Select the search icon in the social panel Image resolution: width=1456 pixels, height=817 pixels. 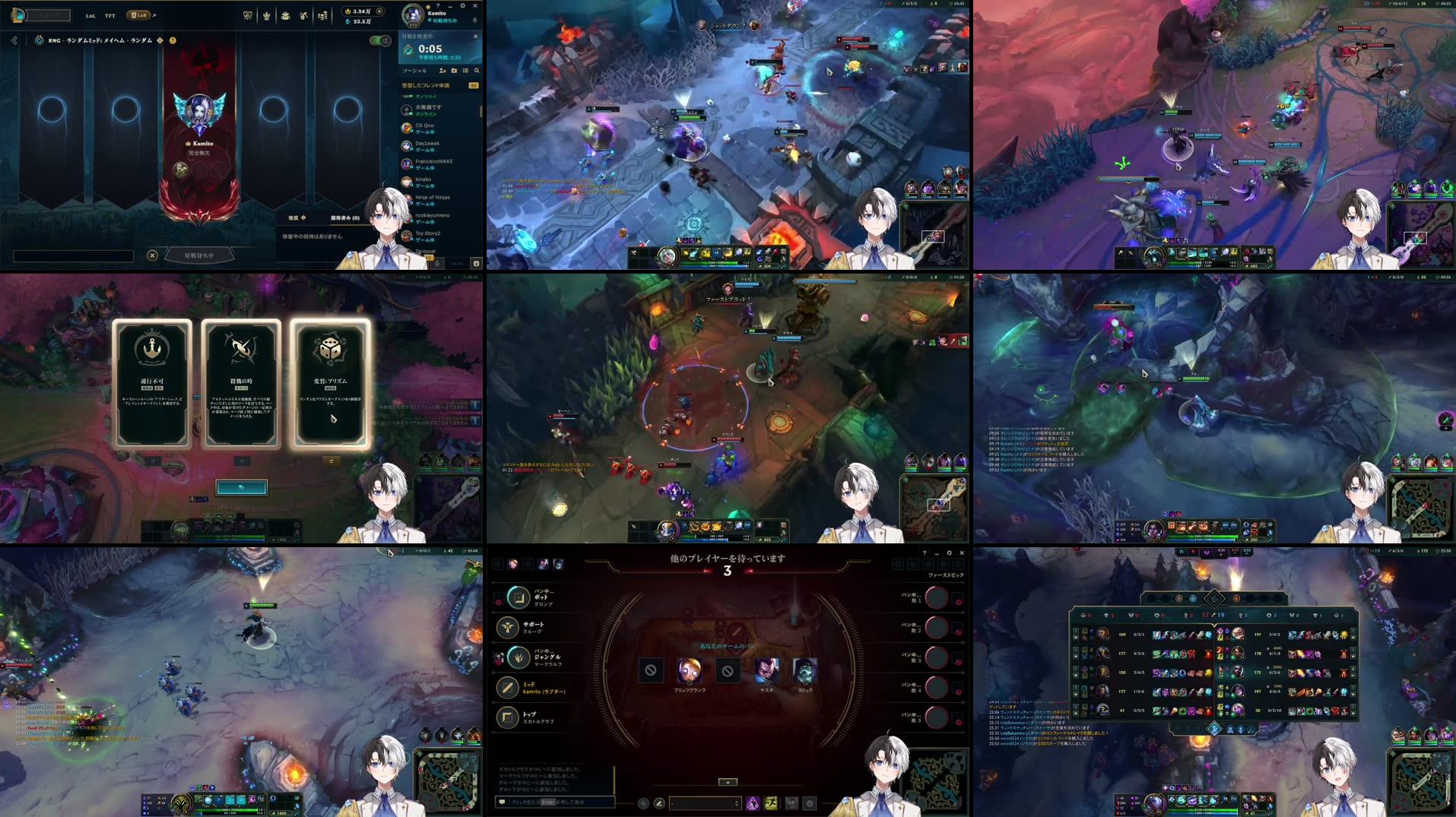click(477, 71)
